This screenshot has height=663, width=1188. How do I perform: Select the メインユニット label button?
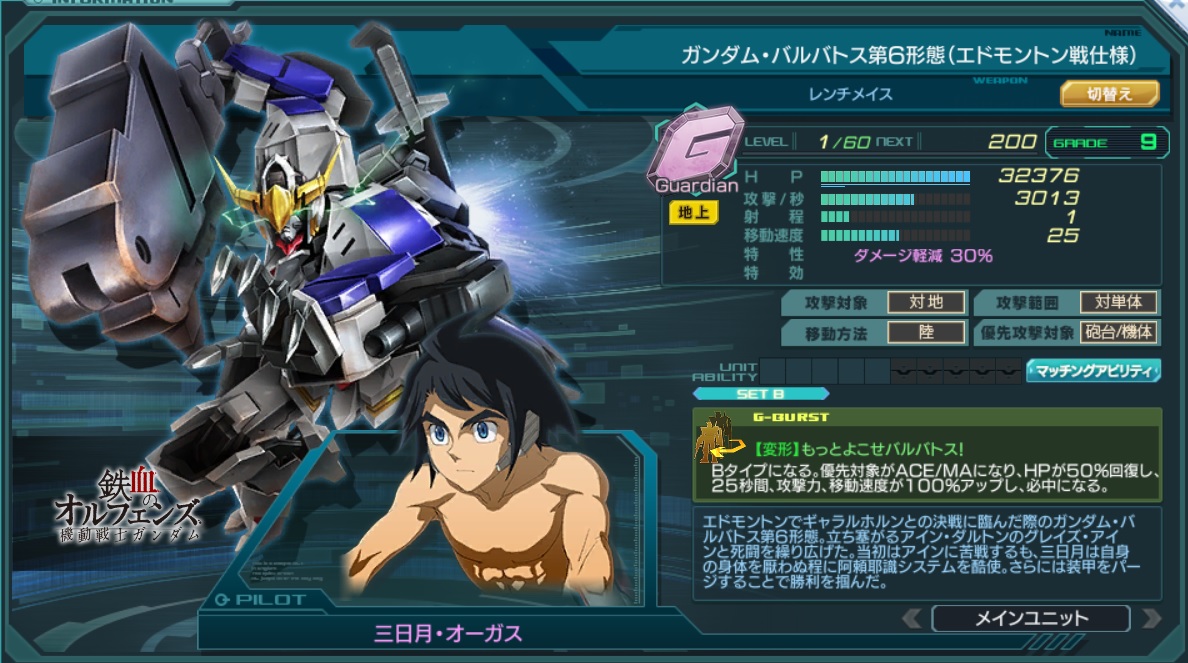tap(1030, 618)
